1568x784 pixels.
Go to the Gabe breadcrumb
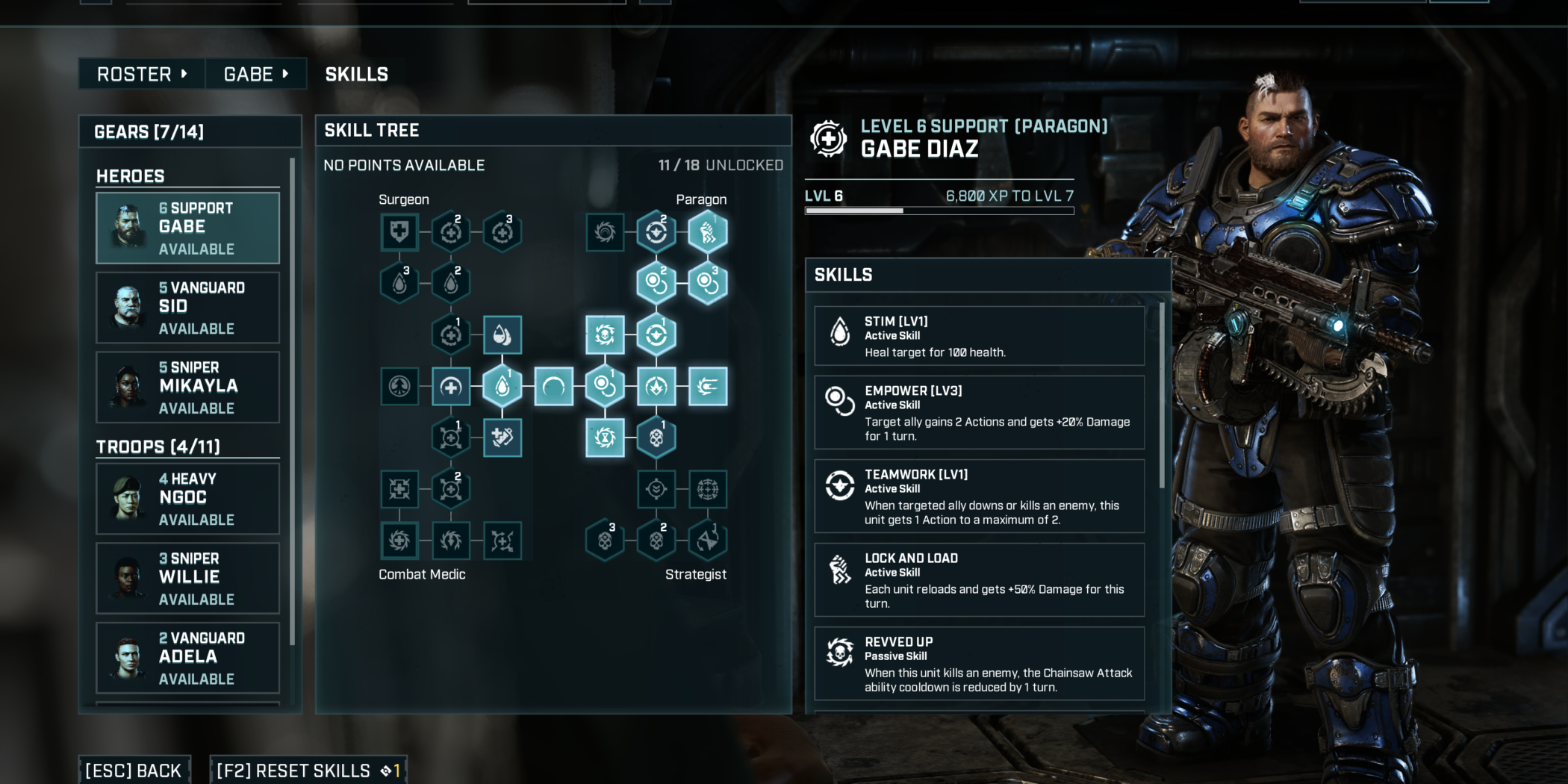pos(255,74)
